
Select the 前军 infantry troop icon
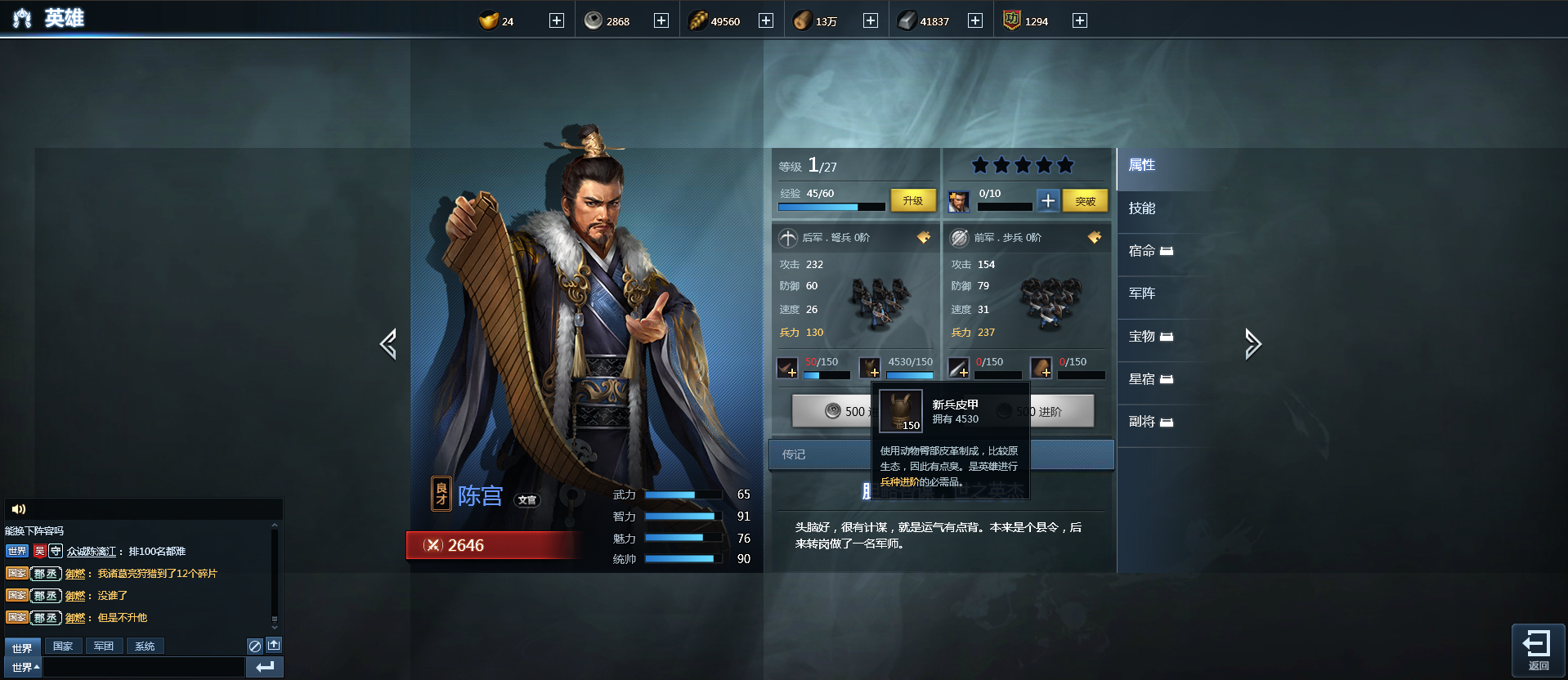(x=959, y=238)
